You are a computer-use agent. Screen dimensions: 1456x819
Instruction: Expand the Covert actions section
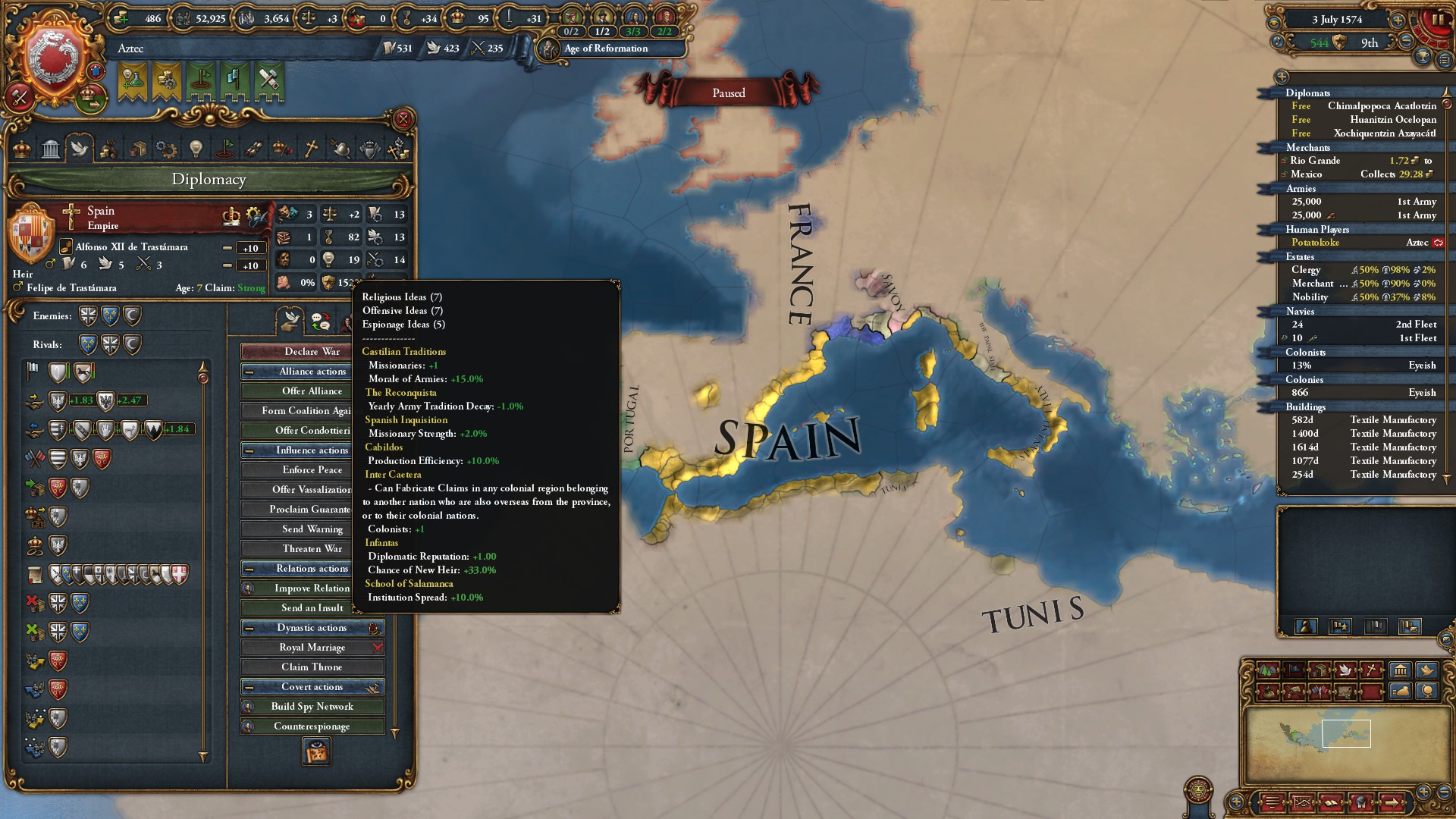(312, 686)
